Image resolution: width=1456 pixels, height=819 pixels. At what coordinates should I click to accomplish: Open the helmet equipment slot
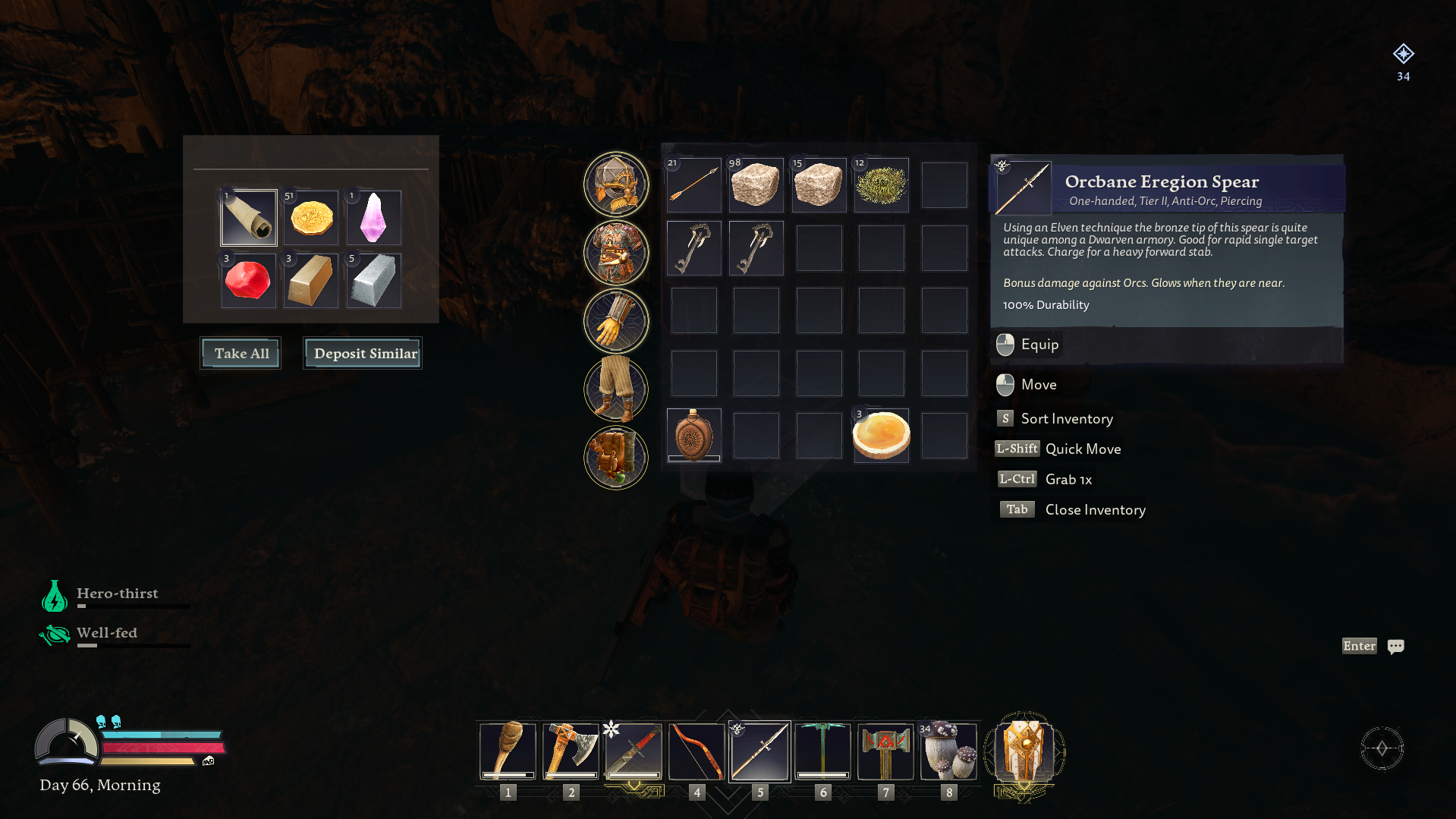click(615, 184)
